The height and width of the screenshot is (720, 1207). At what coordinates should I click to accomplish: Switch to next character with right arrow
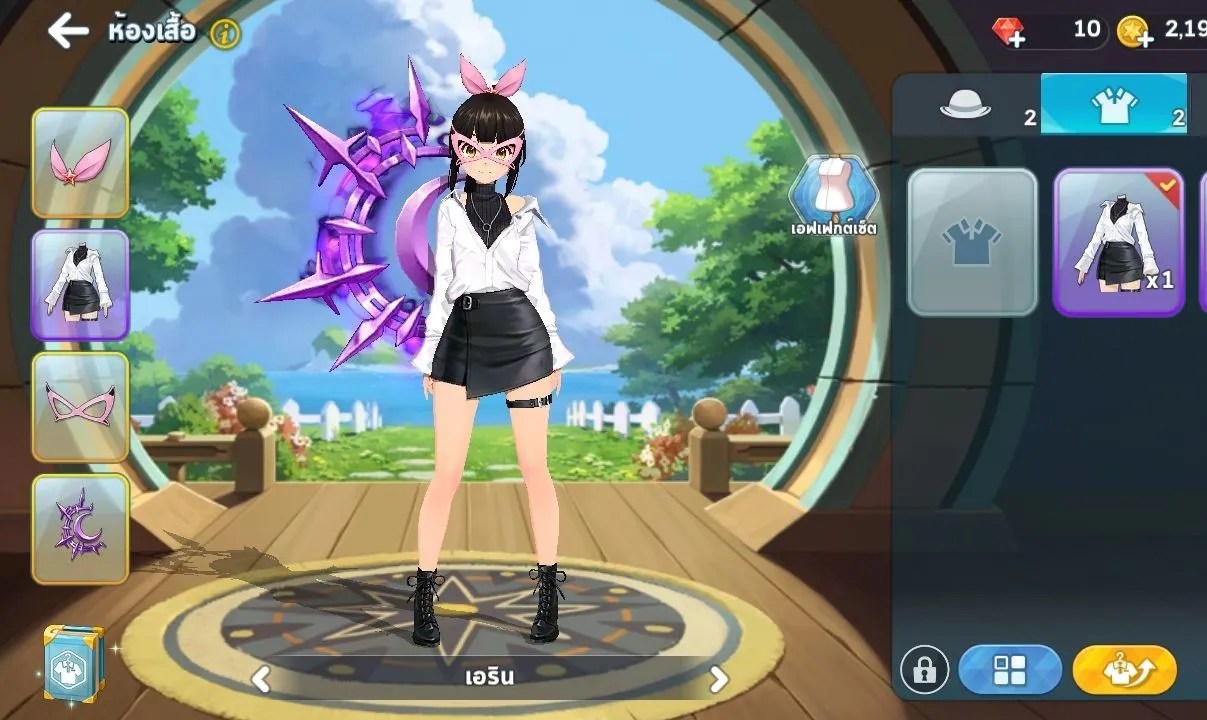point(718,679)
